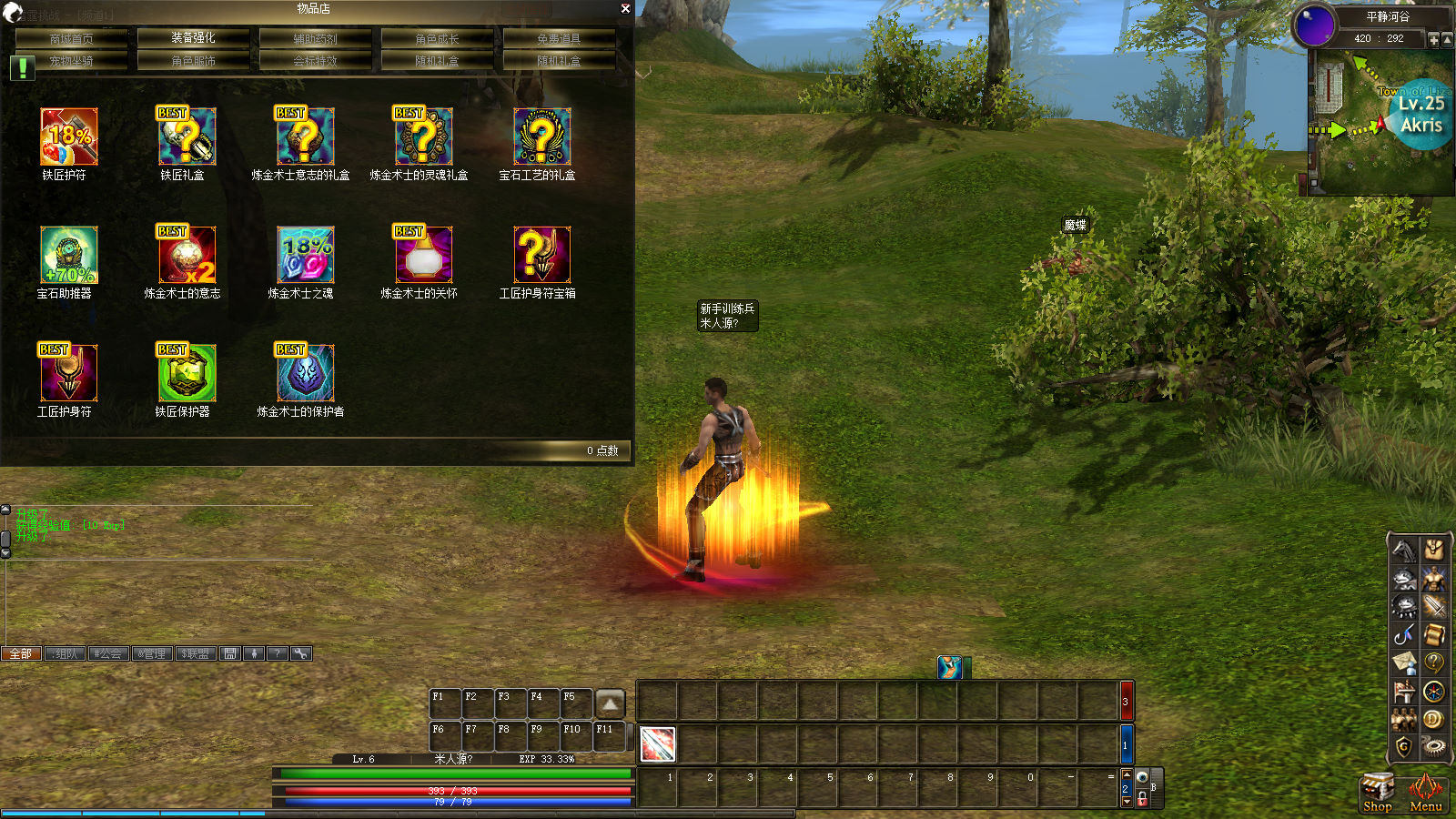
Task: Open the compass map icon
Action: point(1433,692)
